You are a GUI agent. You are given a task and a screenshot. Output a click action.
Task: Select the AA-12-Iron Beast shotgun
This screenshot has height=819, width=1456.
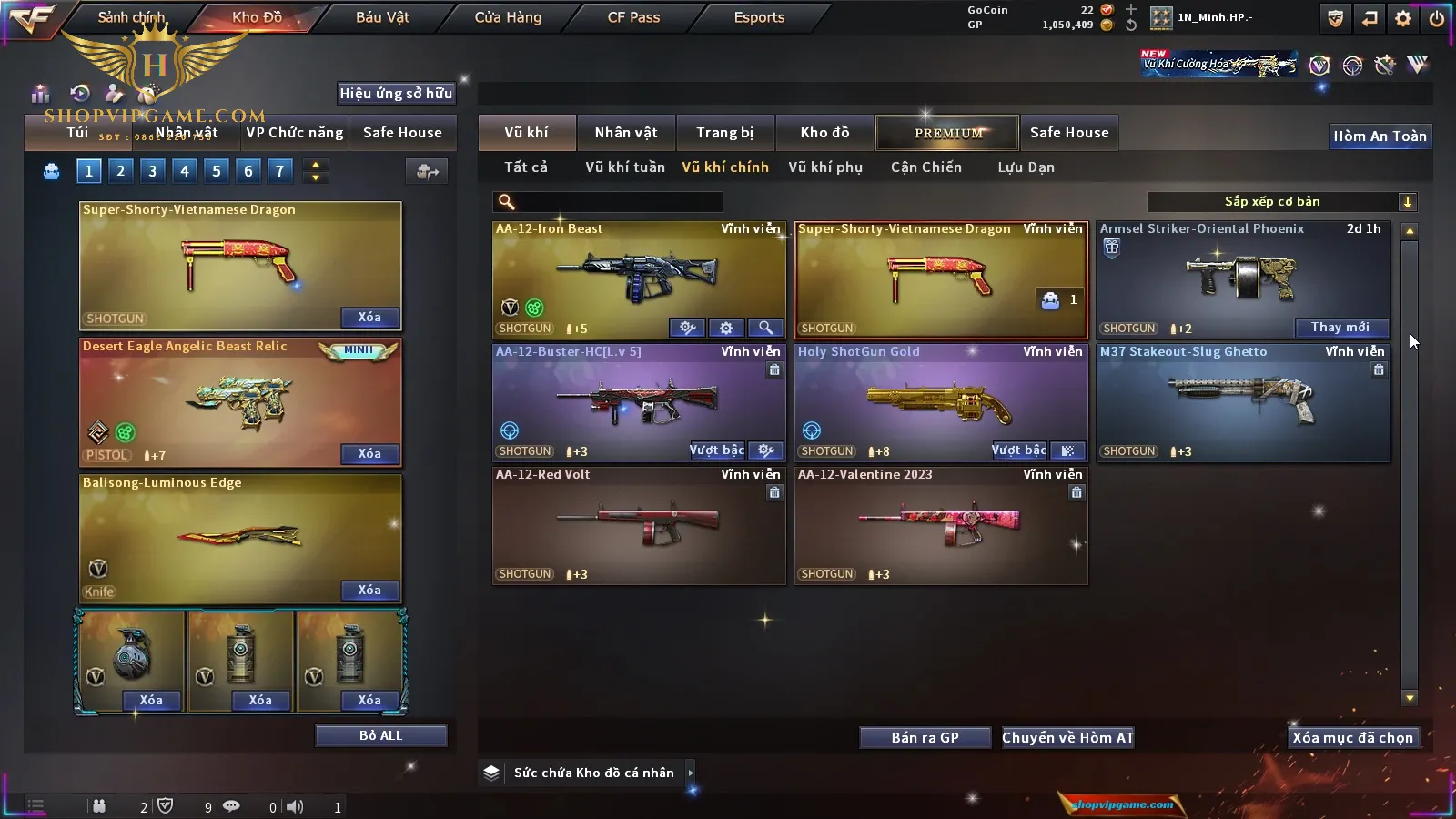(x=638, y=273)
